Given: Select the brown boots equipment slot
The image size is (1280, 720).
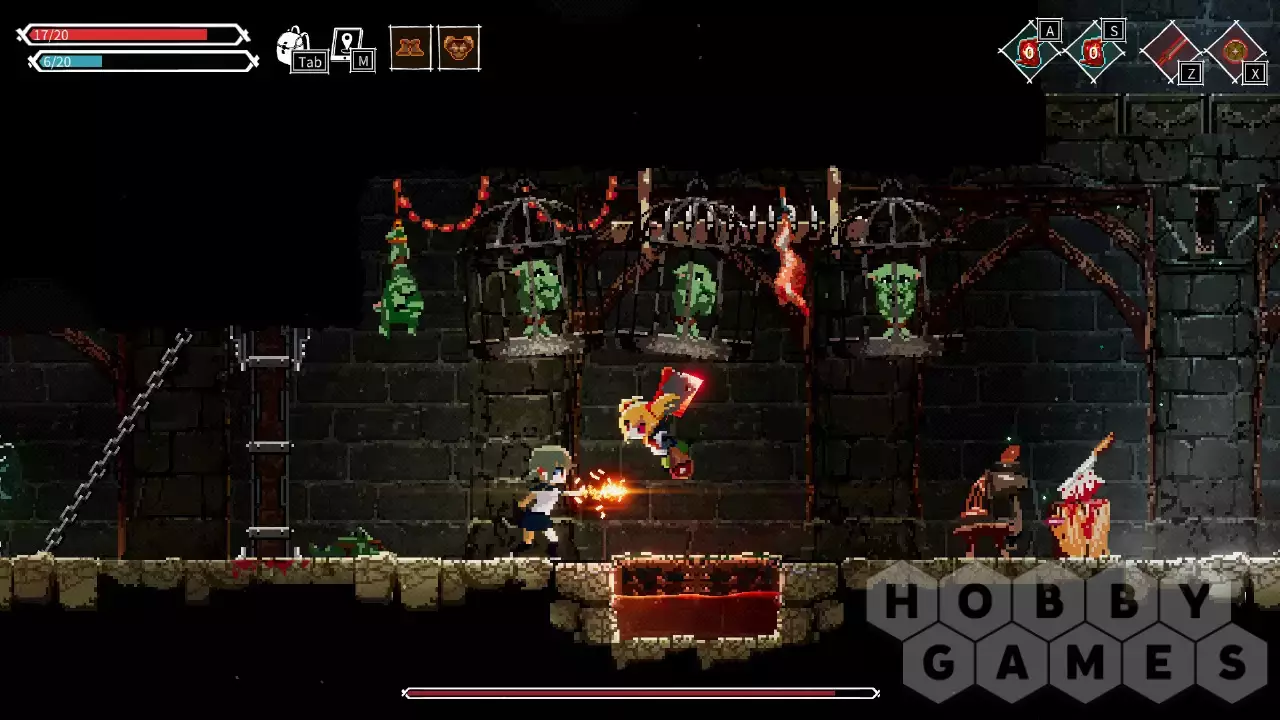Looking at the screenshot, I should pos(410,47).
